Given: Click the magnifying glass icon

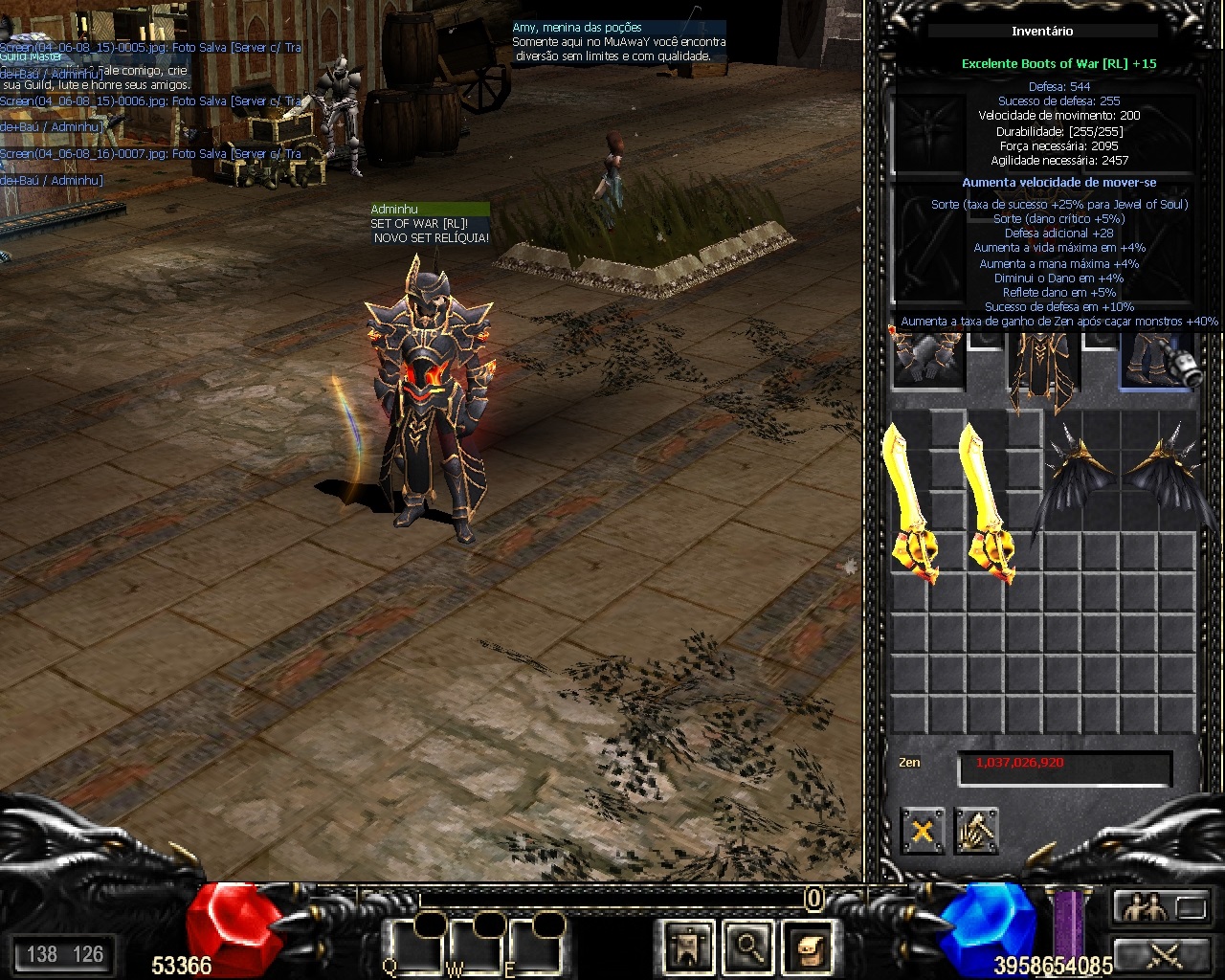Looking at the screenshot, I should pyautogui.click(x=747, y=947).
